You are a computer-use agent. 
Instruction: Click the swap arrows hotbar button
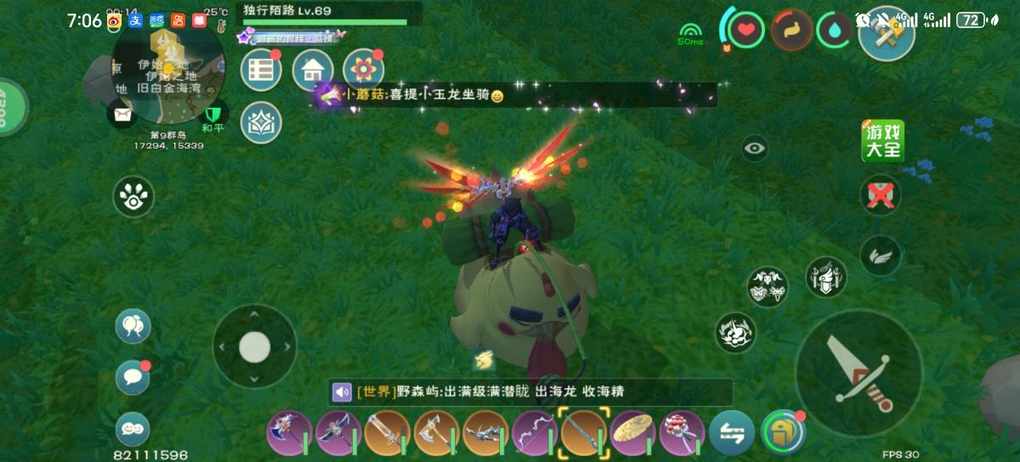(732, 432)
